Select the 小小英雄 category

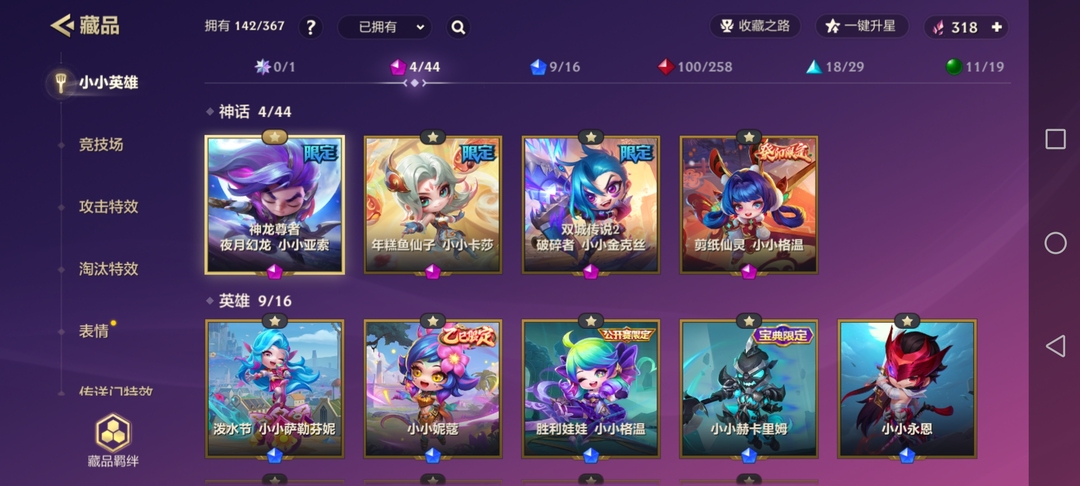coord(108,83)
